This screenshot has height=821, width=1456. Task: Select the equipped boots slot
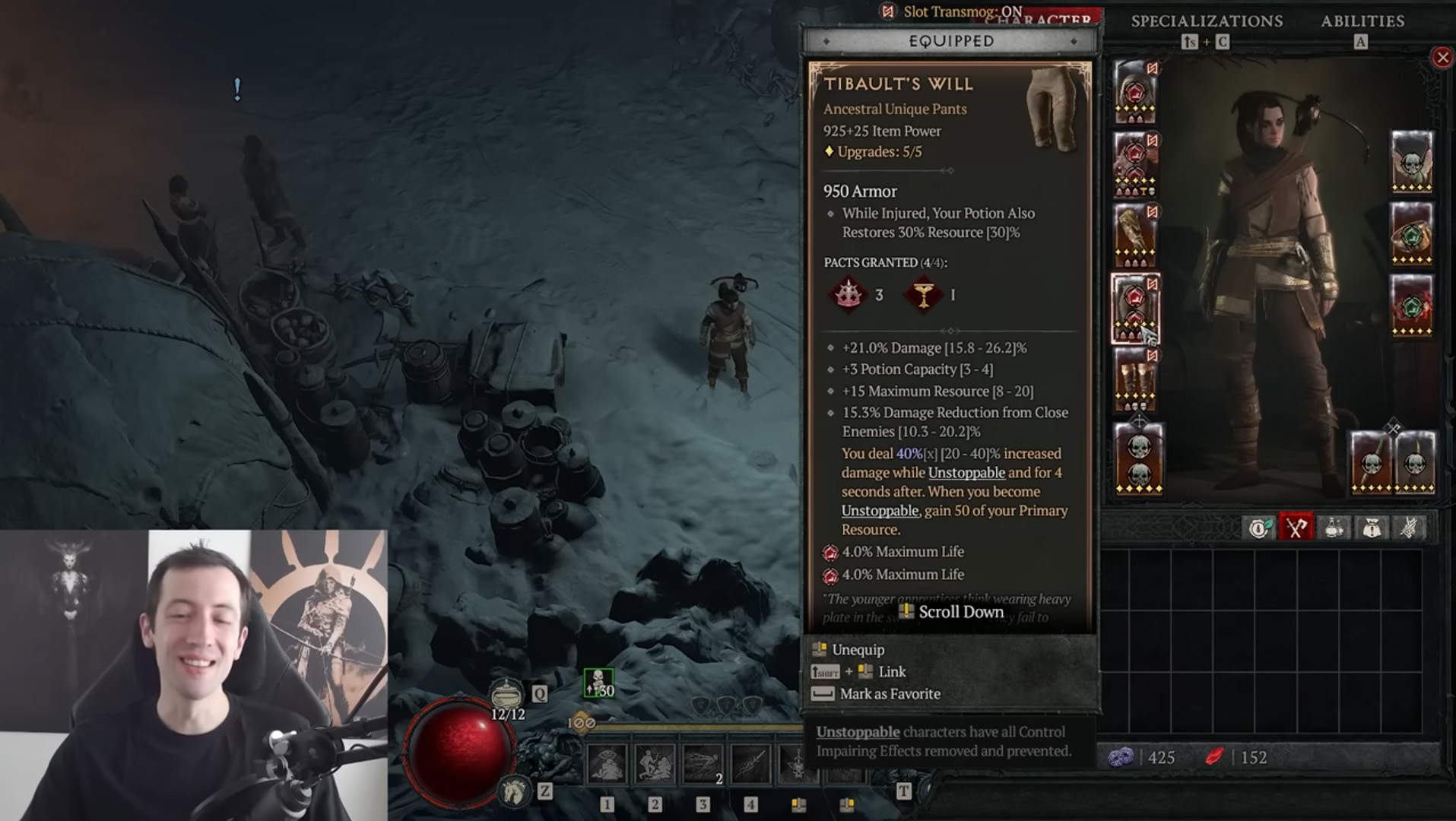tap(1135, 379)
